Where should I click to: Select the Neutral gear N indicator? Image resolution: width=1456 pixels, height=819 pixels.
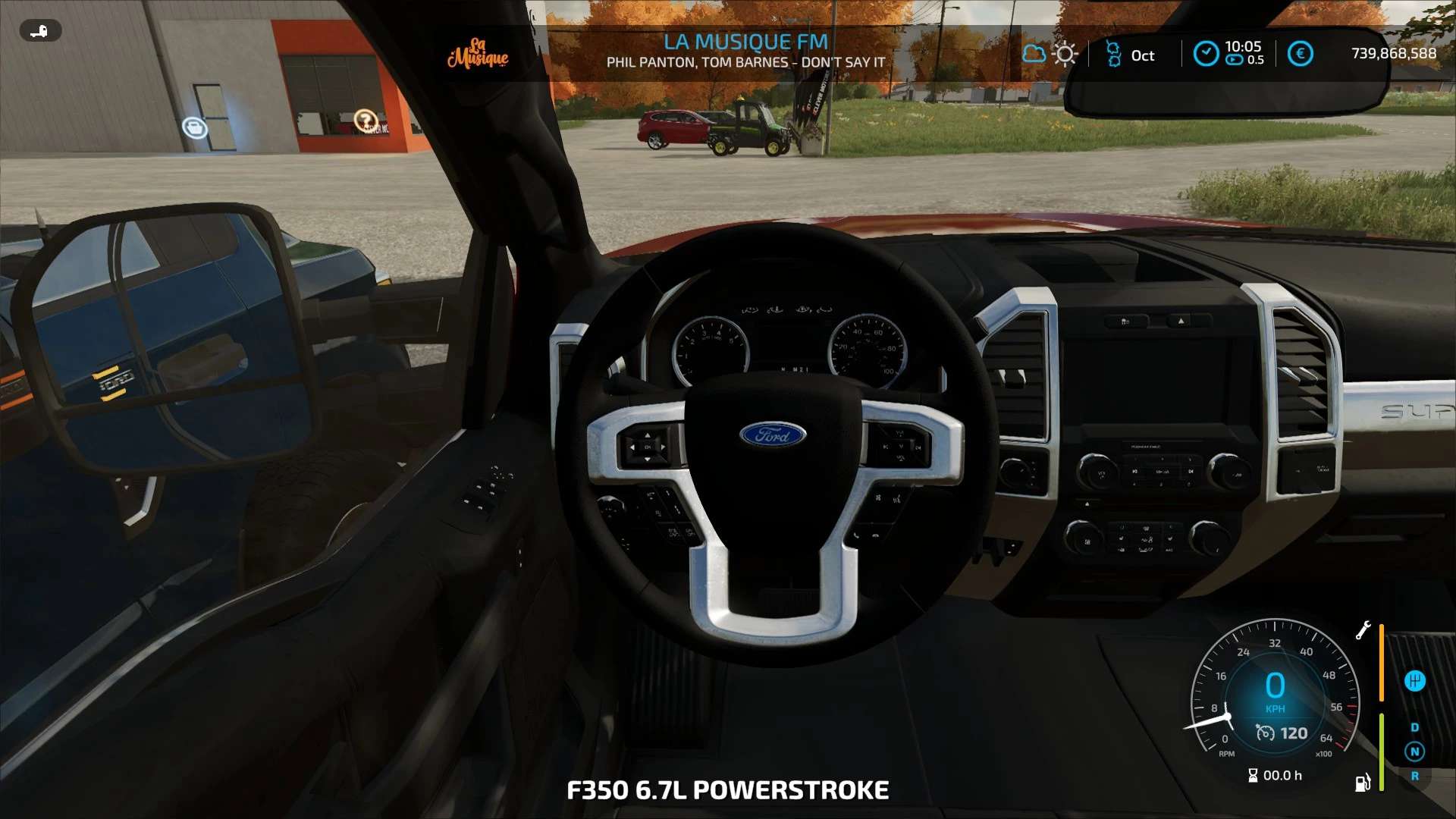click(1414, 752)
